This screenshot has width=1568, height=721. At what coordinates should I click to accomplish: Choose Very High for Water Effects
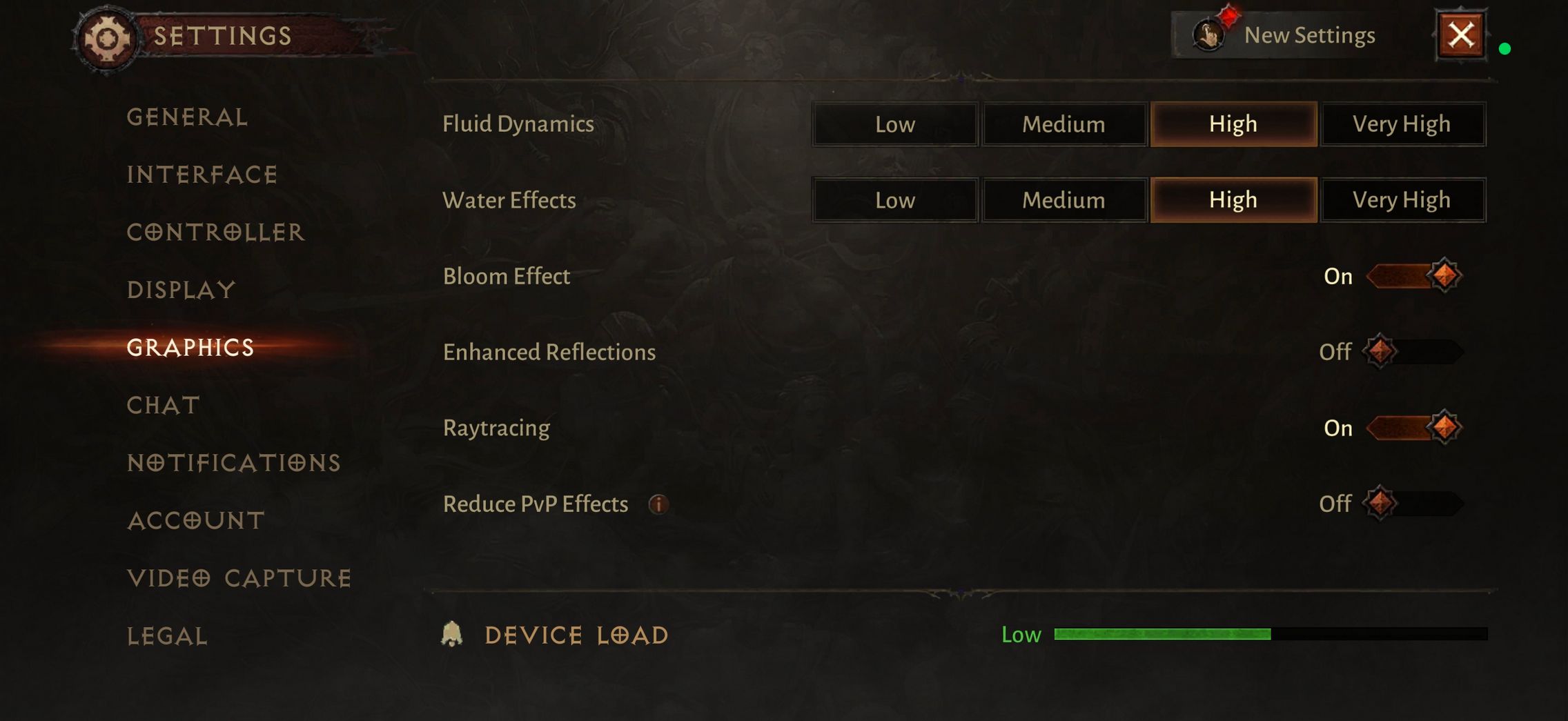pyautogui.click(x=1402, y=200)
